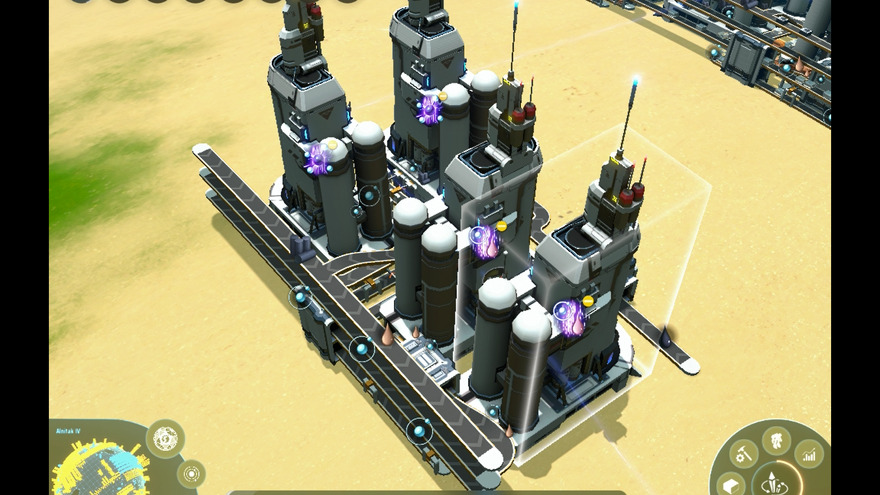This screenshot has width=880, height=495.
Task: Show the production statistics chart panel
Action: (809, 455)
